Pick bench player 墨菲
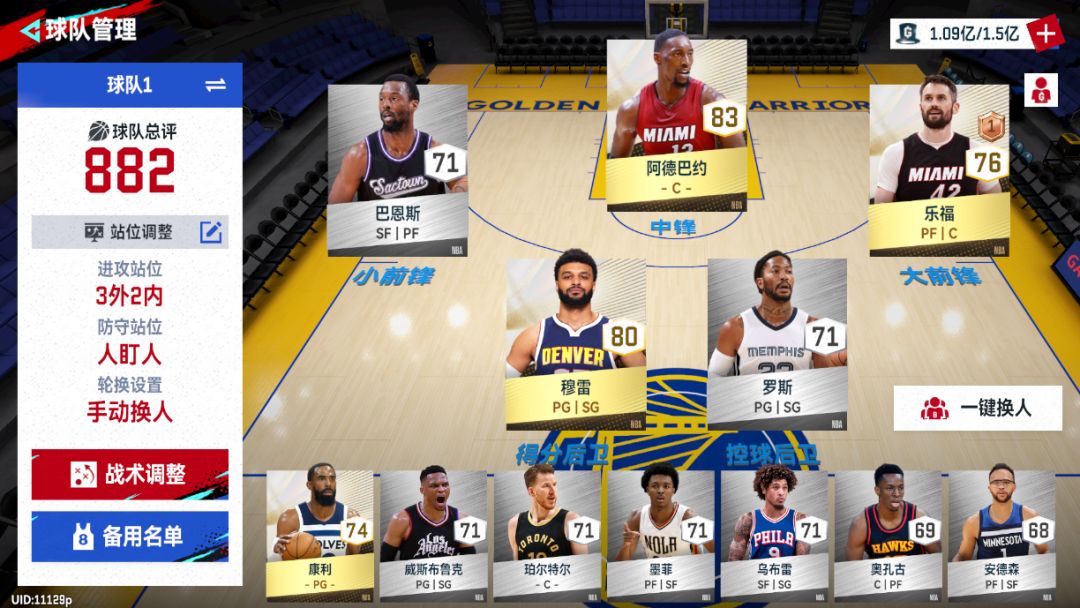Image resolution: width=1080 pixels, height=608 pixels. (661, 532)
